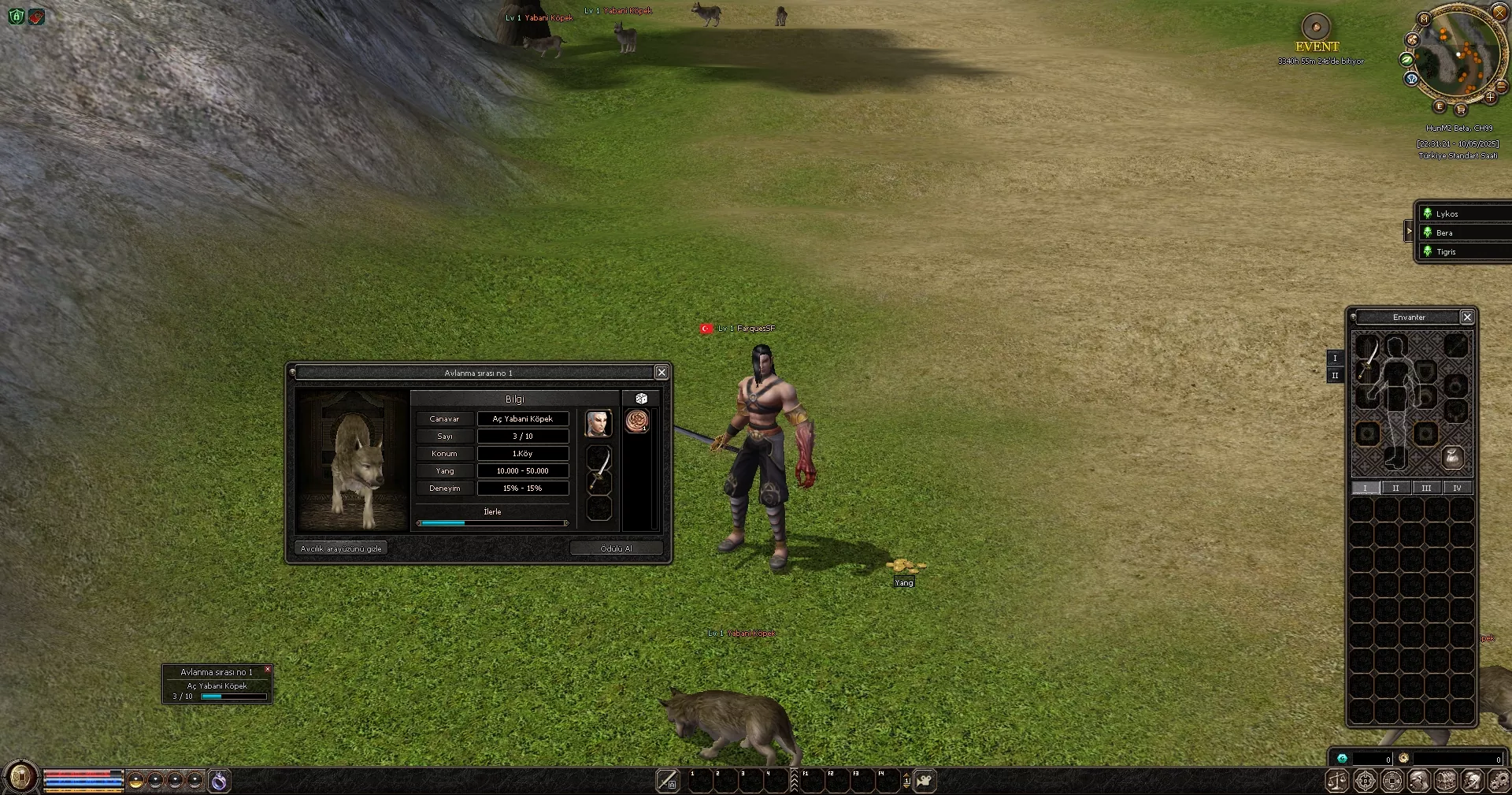Close the Avlanma sırası no 1 window

click(x=661, y=373)
